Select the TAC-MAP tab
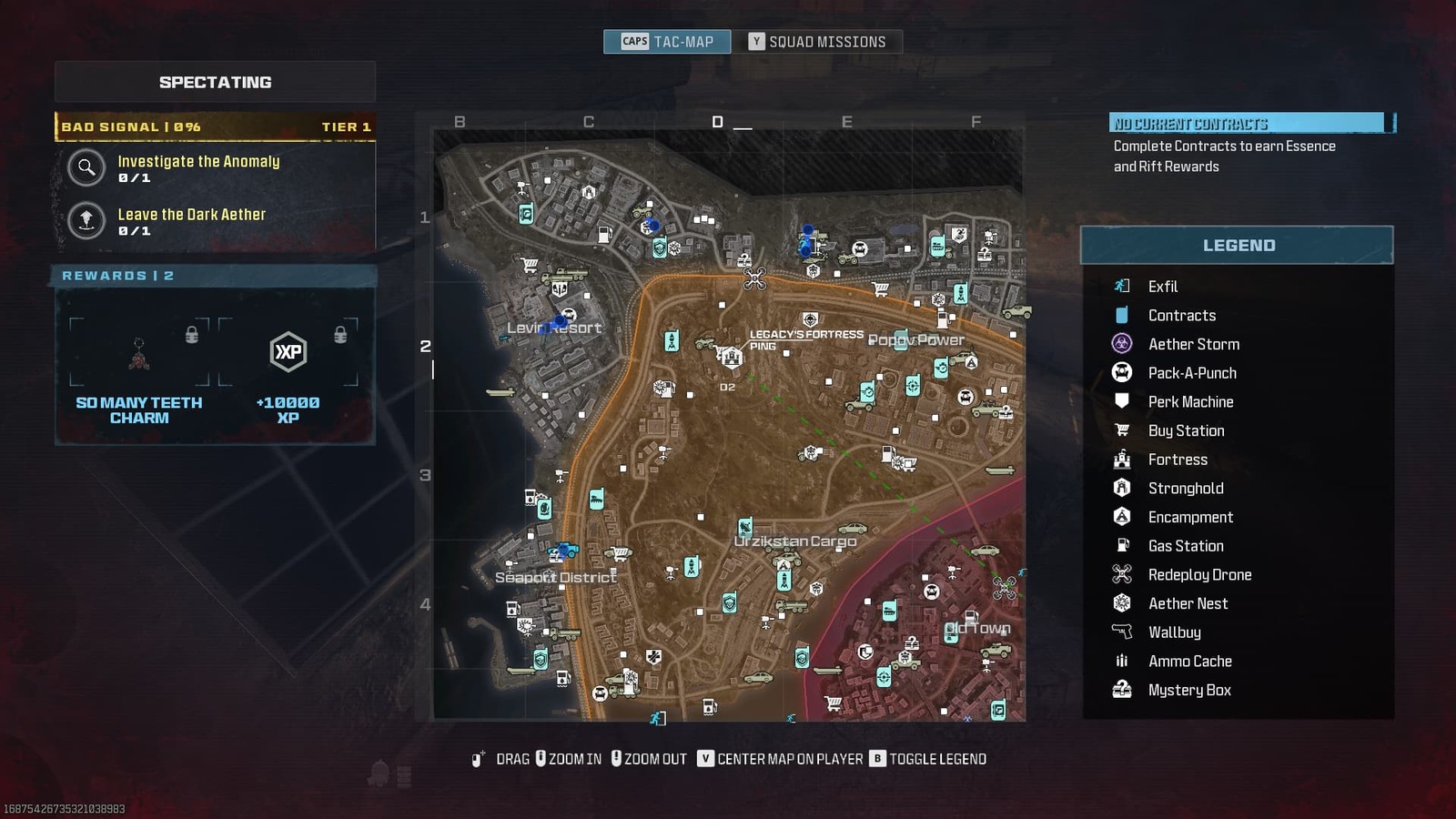 (667, 41)
